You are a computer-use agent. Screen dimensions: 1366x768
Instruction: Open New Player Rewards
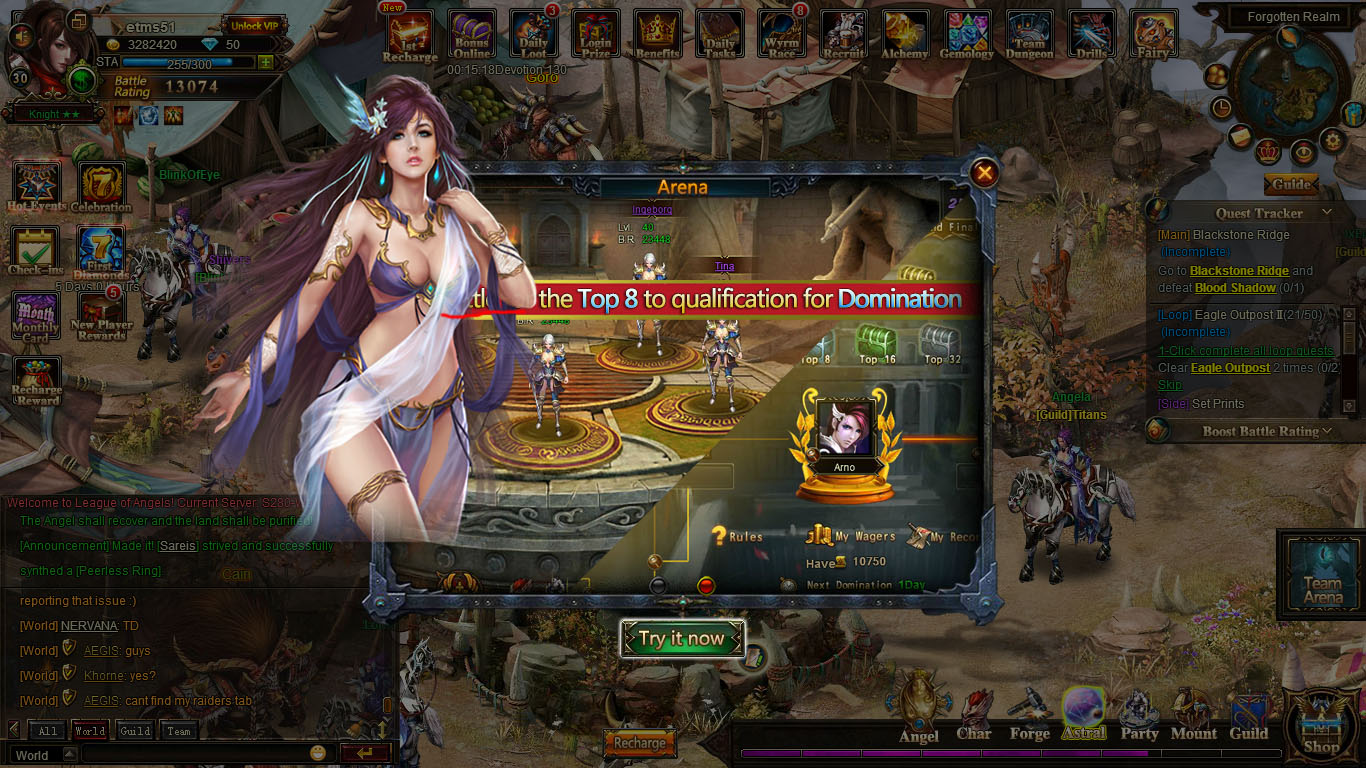[x=100, y=316]
